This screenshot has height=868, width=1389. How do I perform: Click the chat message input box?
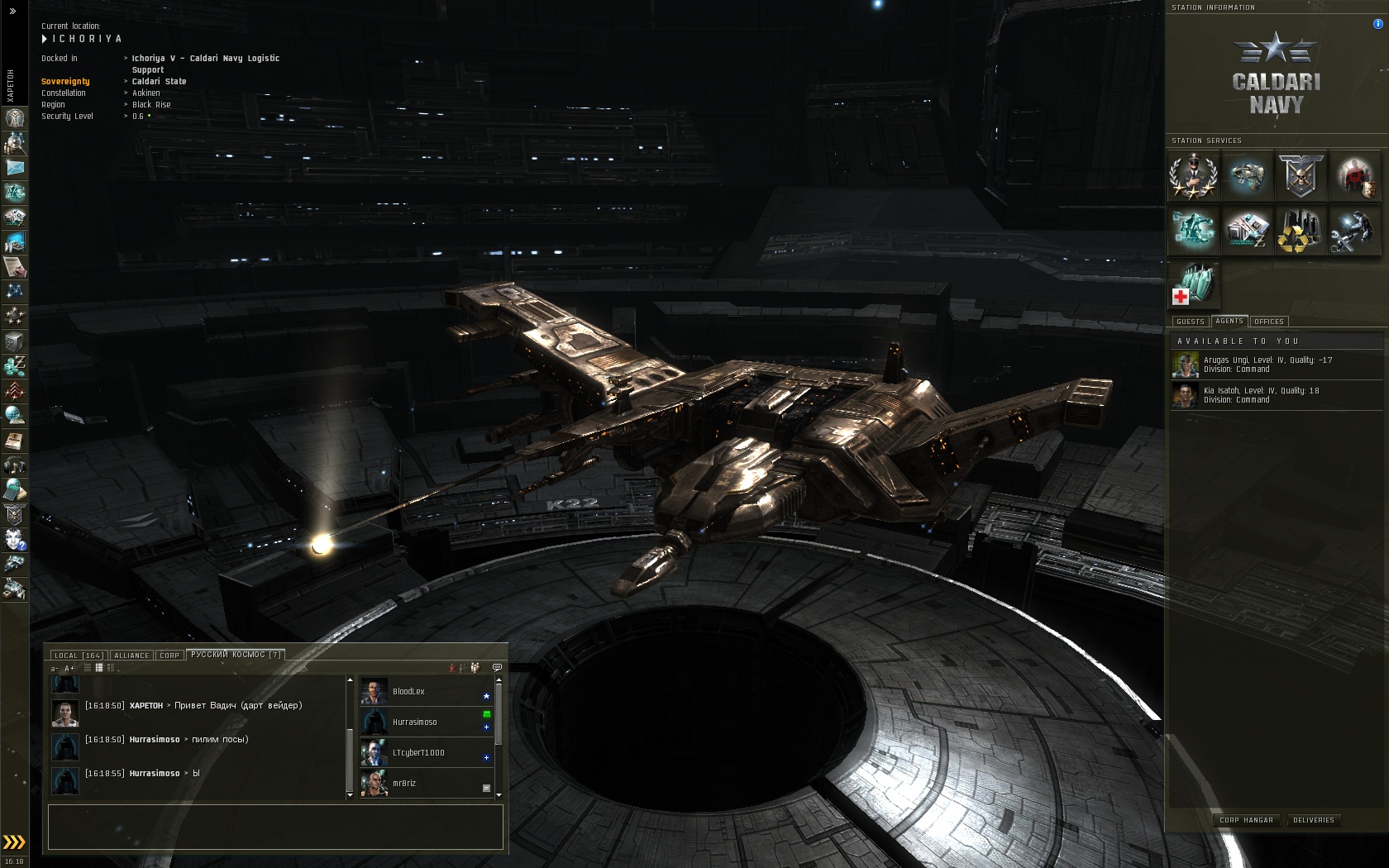[275, 827]
